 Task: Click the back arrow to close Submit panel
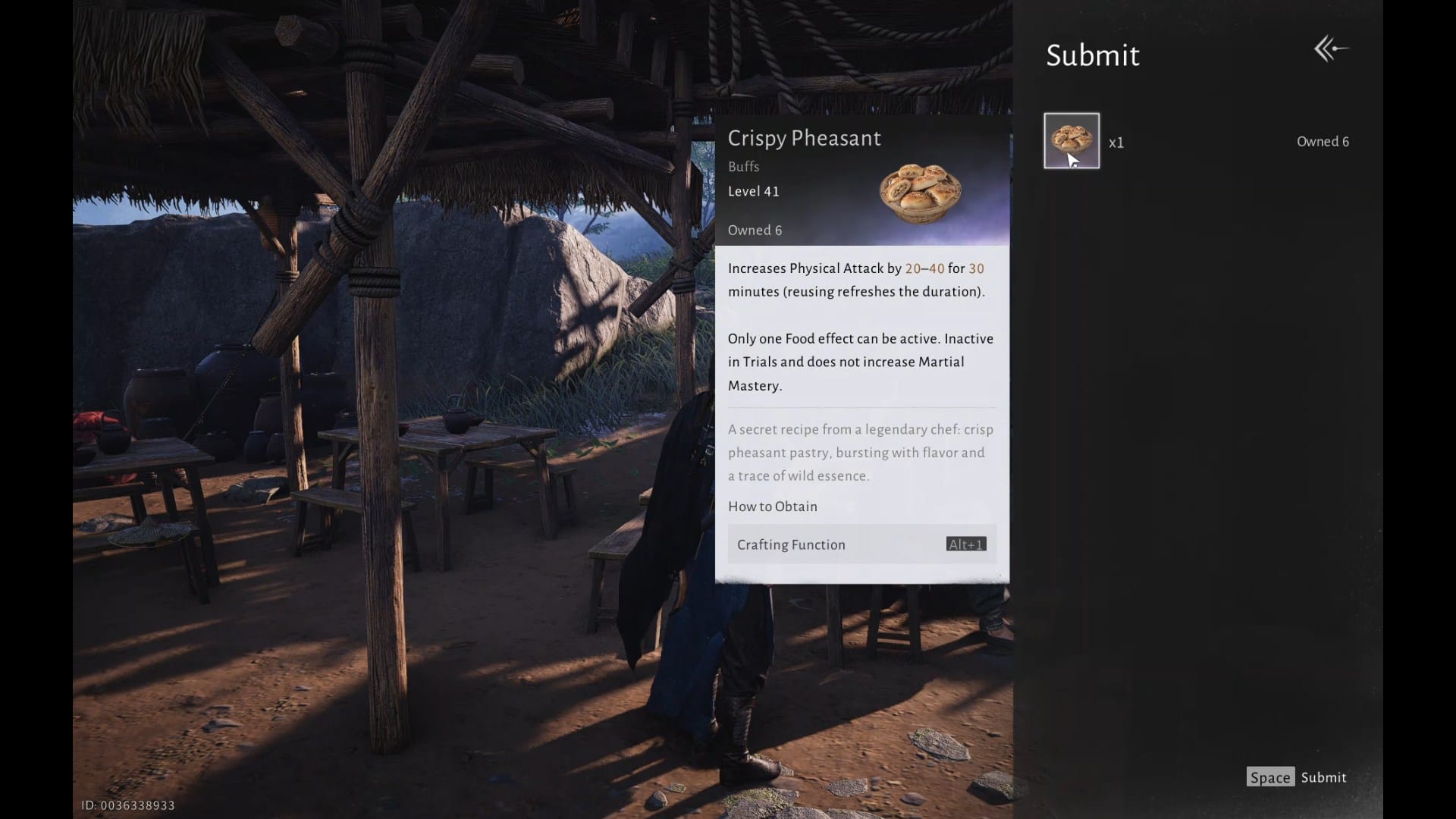click(1331, 49)
